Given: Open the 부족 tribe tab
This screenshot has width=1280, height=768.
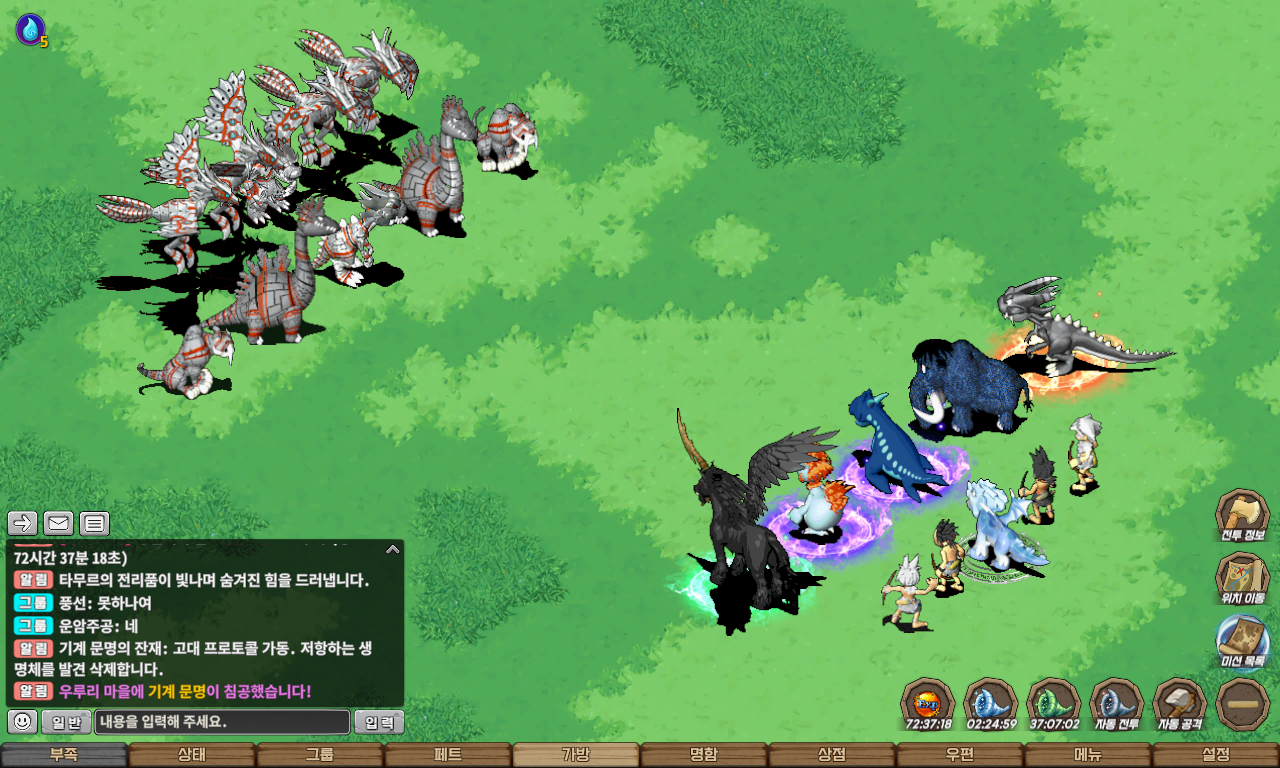Looking at the screenshot, I should [x=64, y=755].
